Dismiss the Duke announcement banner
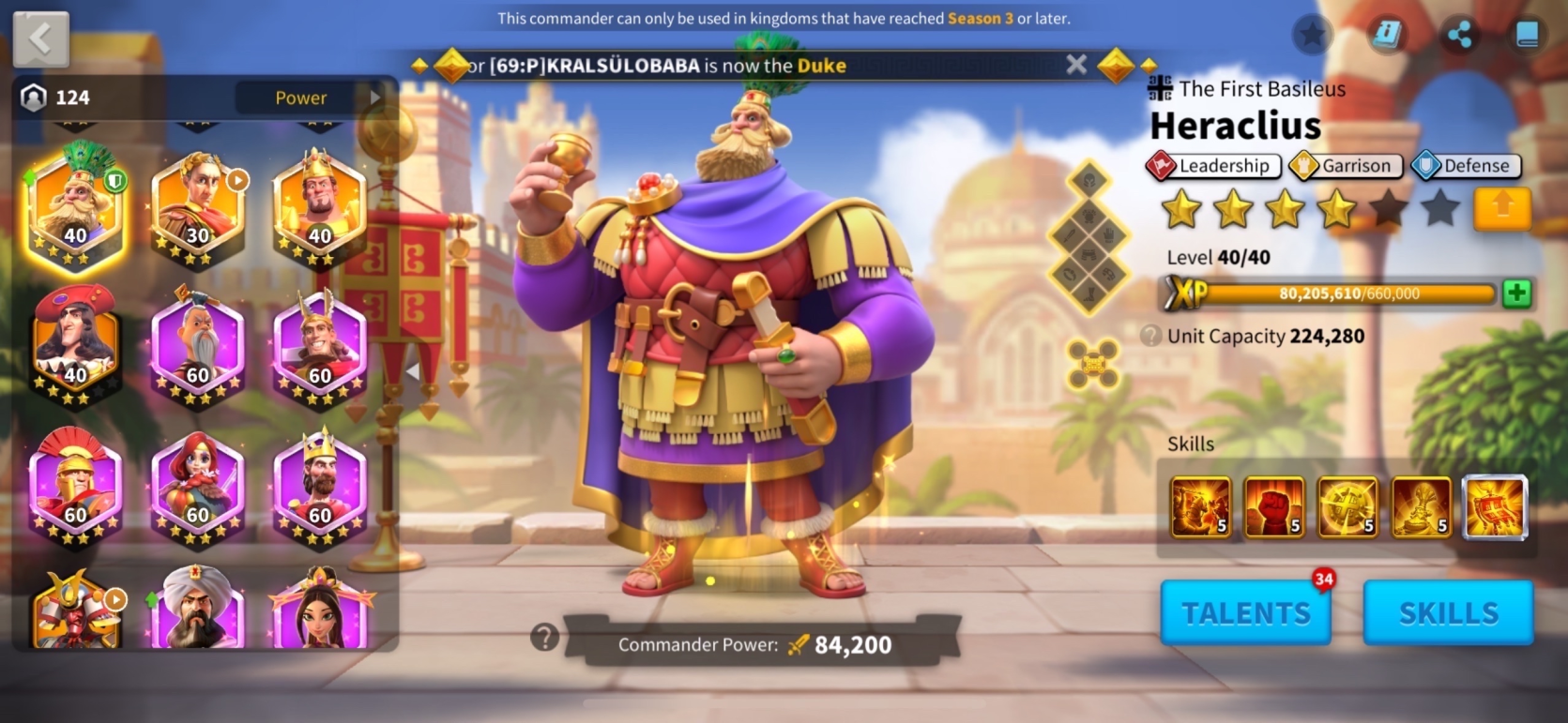The image size is (1568, 723). click(1076, 65)
